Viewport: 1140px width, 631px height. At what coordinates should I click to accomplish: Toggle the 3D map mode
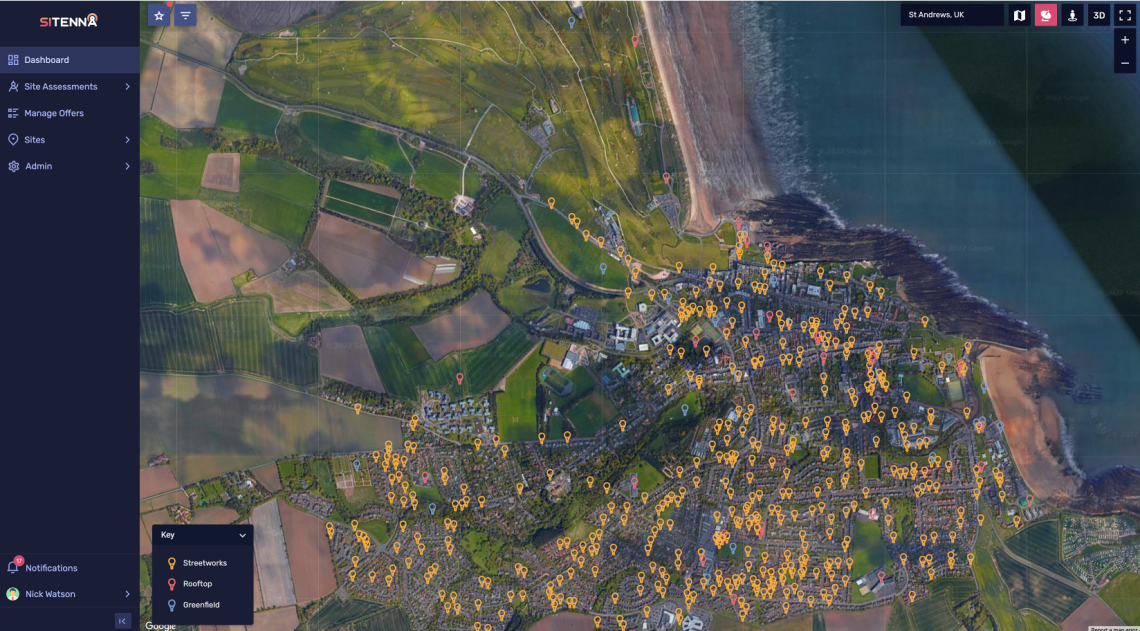coord(1099,15)
